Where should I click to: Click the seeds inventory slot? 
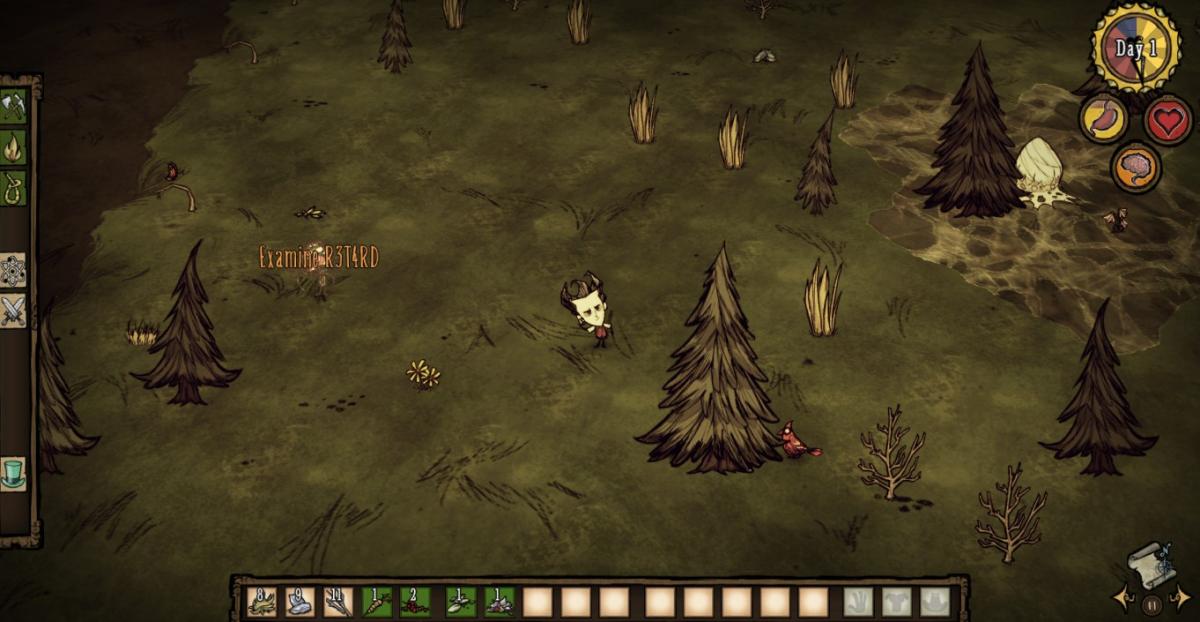pos(460,601)
